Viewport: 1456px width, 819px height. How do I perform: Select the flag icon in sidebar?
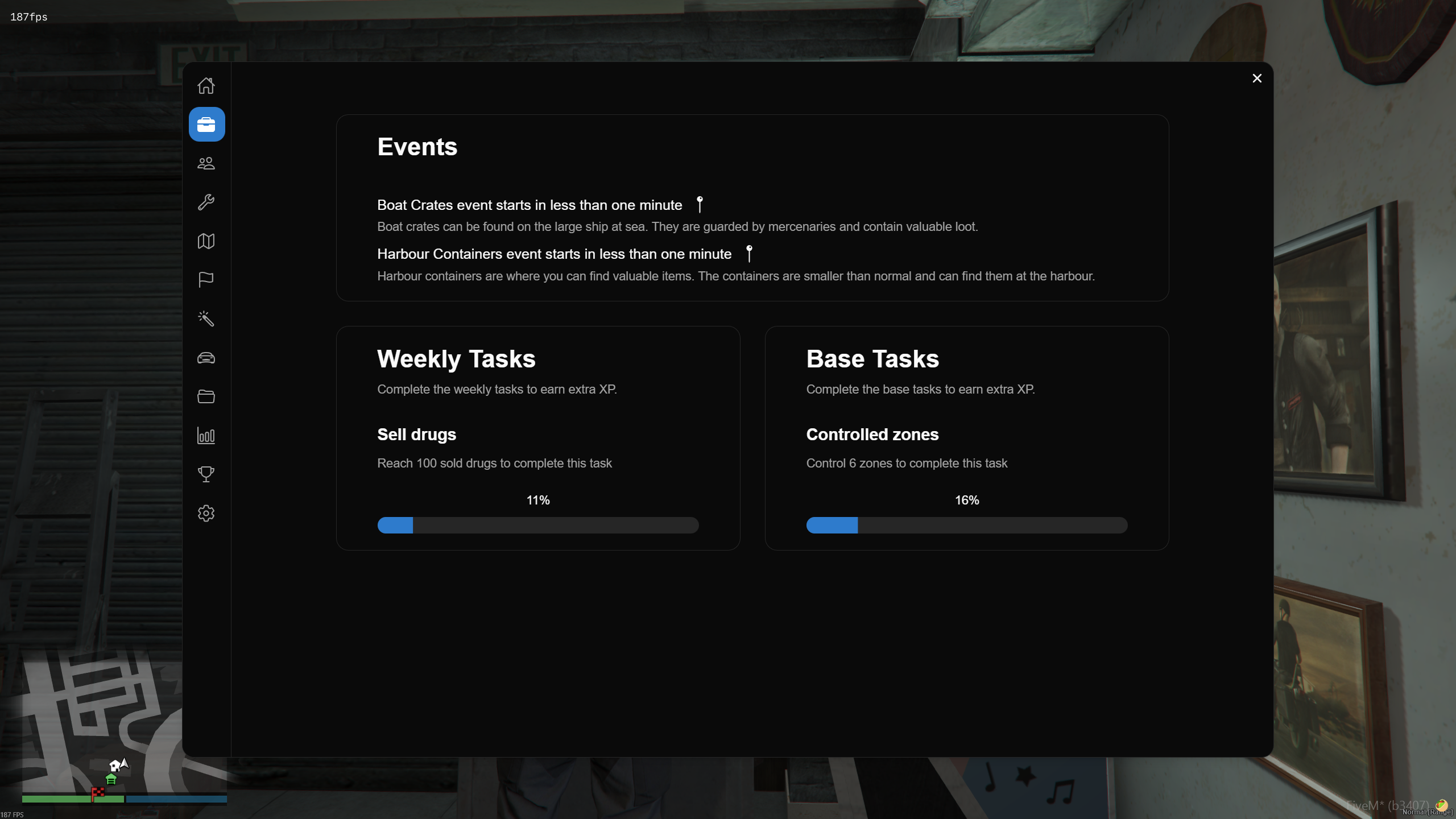tap(206, 280)
